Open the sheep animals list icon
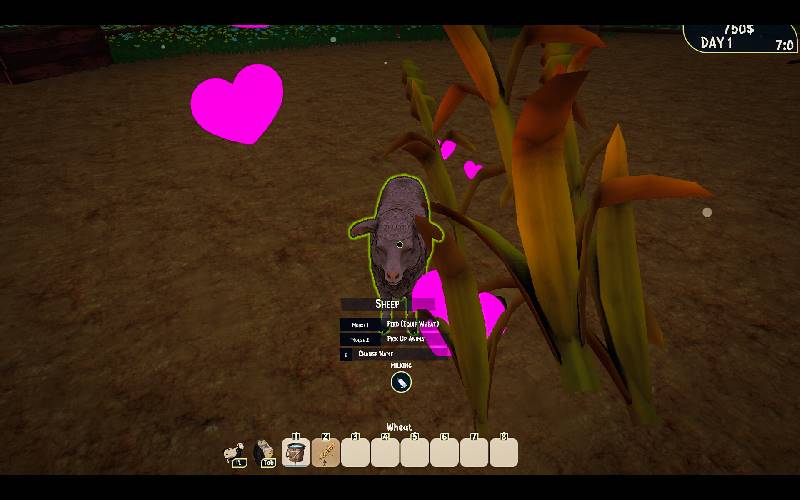 [x=236, y=452]
